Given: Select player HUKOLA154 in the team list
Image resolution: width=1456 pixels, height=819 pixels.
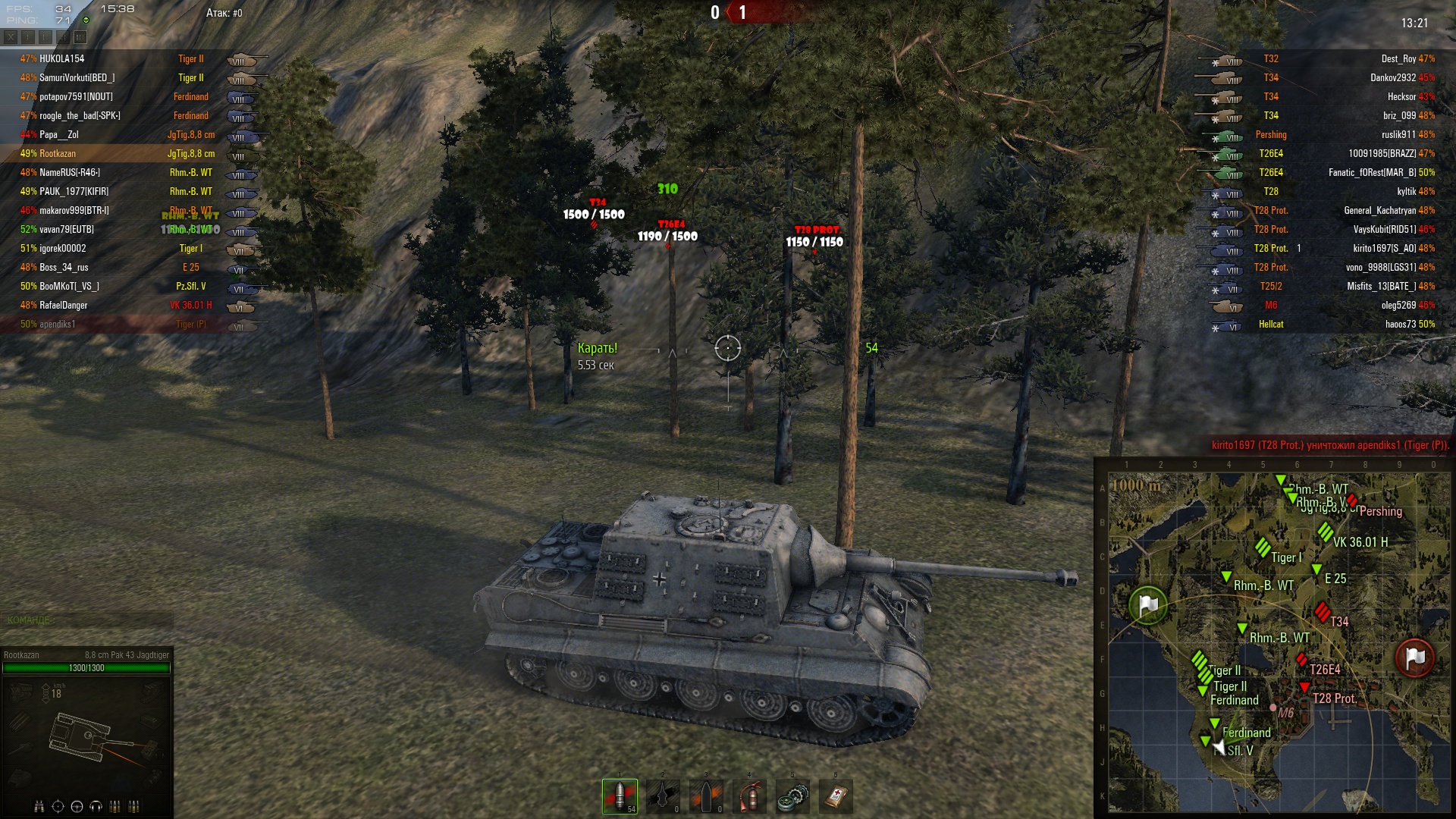Looking at the screenshot, I should tap(62, 59).
